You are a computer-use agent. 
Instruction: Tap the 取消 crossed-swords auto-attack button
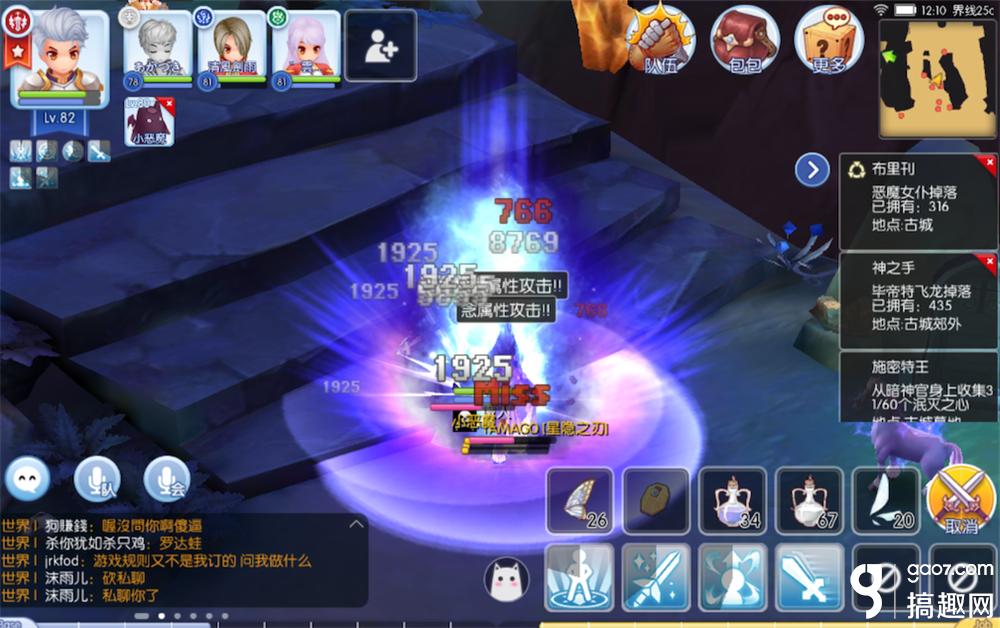click(x=958, y=498)
